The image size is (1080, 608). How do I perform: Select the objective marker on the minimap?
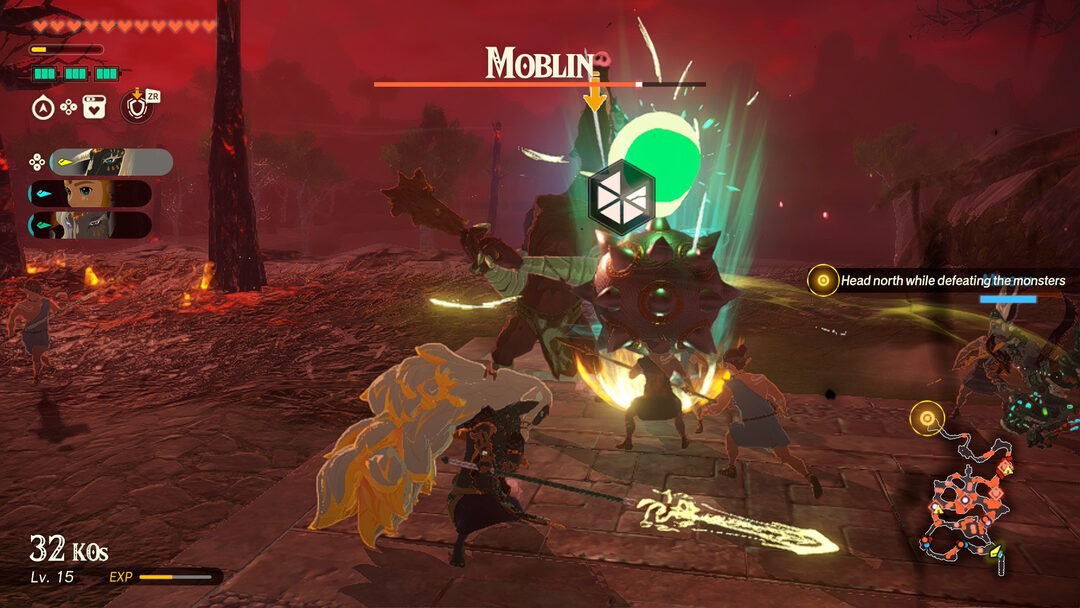927,417
